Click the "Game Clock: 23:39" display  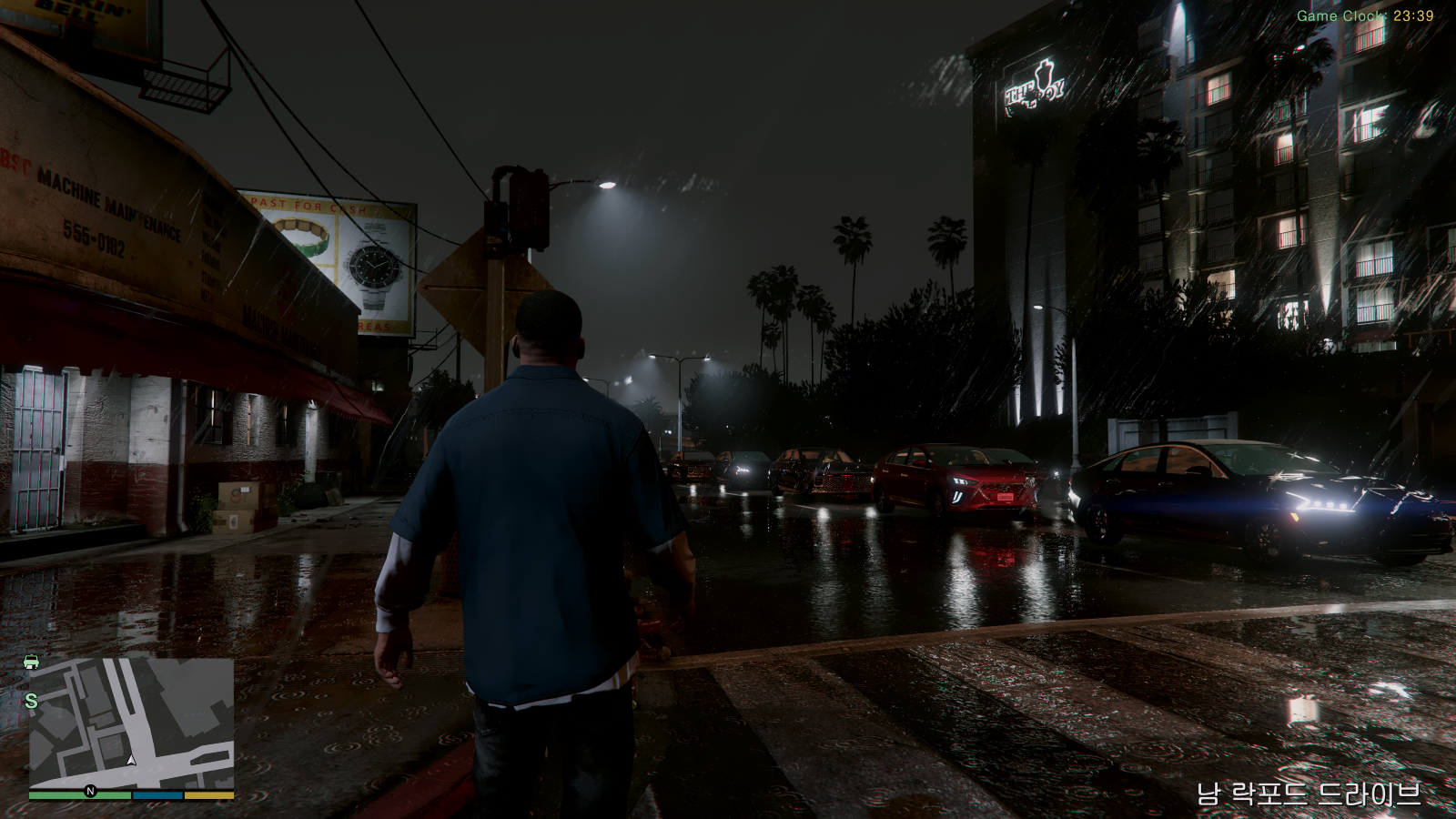(x=1368, y=15)
